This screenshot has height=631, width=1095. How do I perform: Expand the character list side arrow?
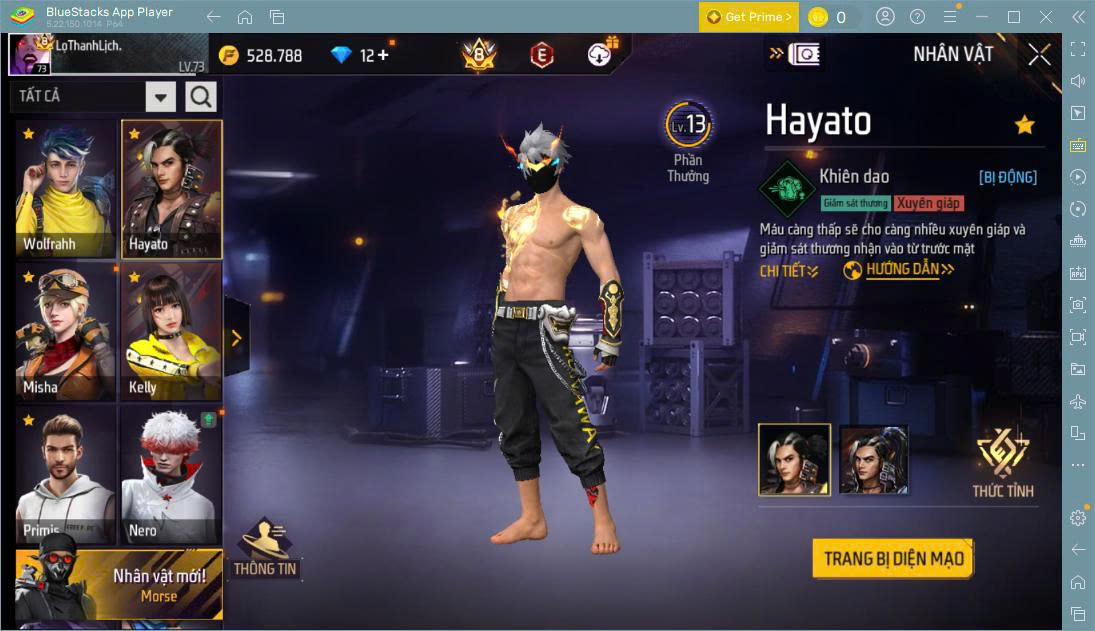pyautogui.click(x=237, y=338)
